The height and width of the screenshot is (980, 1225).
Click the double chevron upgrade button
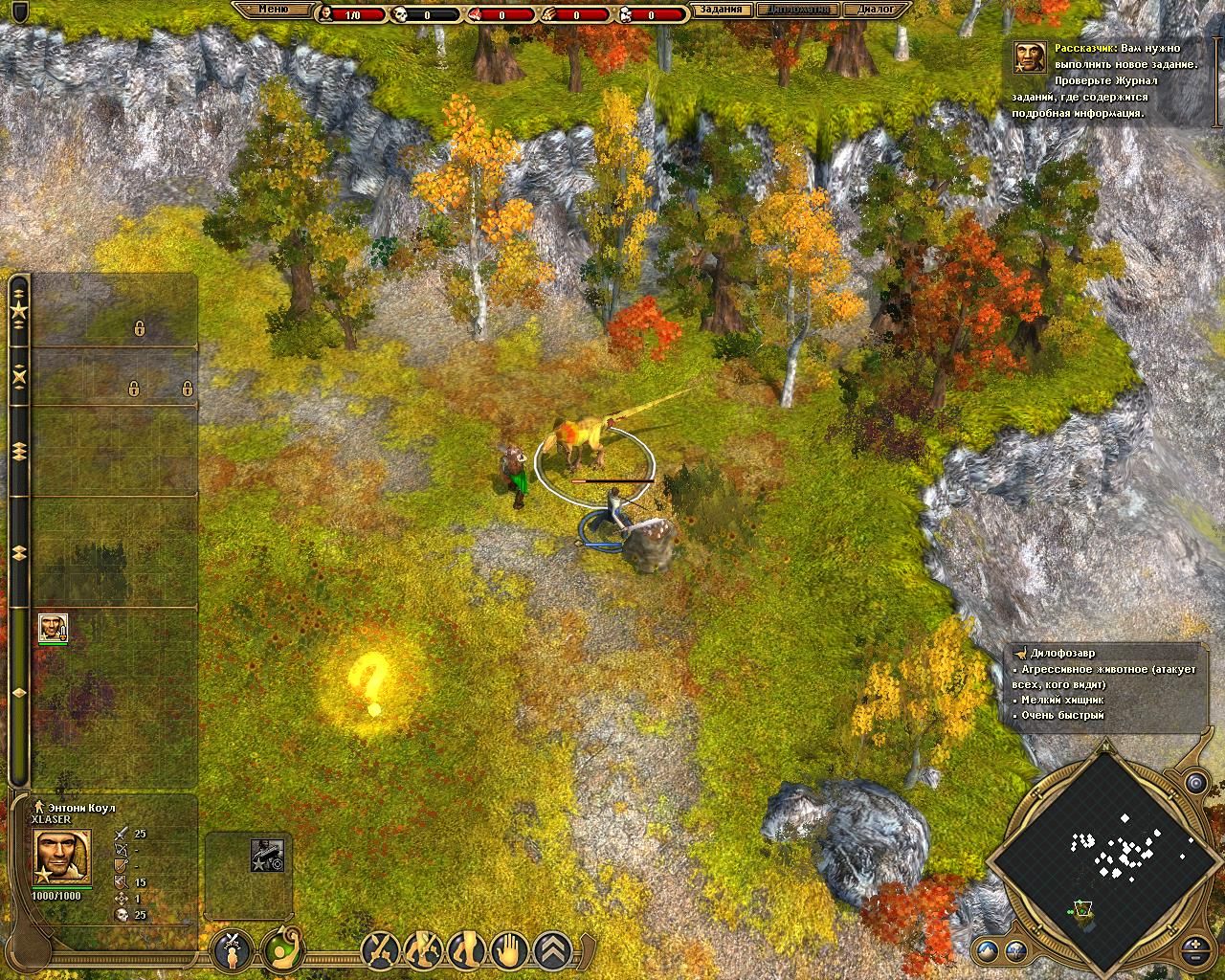pyautogui.click(x=553, y=950)
